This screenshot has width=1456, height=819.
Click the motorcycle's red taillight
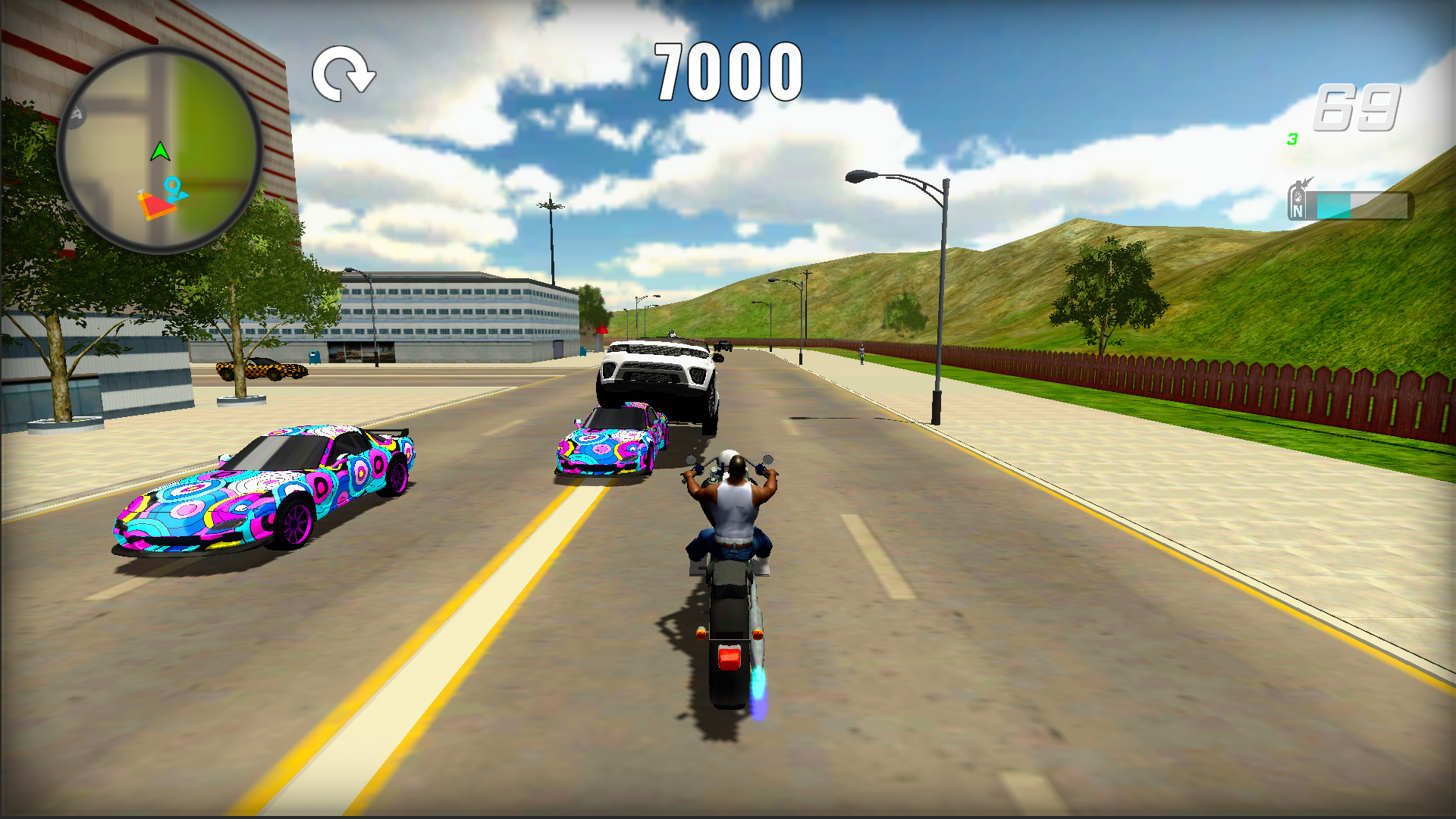pyautogui.click(x=730, y=657)
